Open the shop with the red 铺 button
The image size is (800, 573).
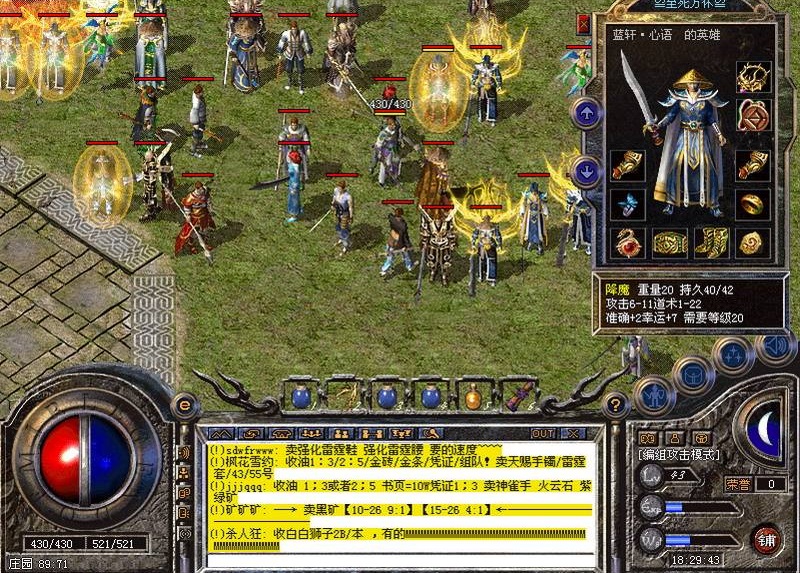coord(767,539)
